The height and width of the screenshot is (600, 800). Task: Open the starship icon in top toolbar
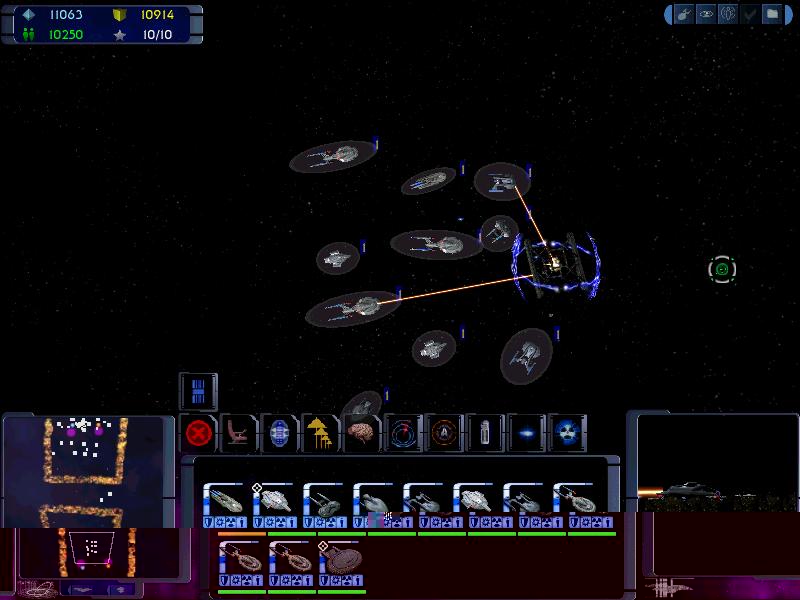click(684, 14)
